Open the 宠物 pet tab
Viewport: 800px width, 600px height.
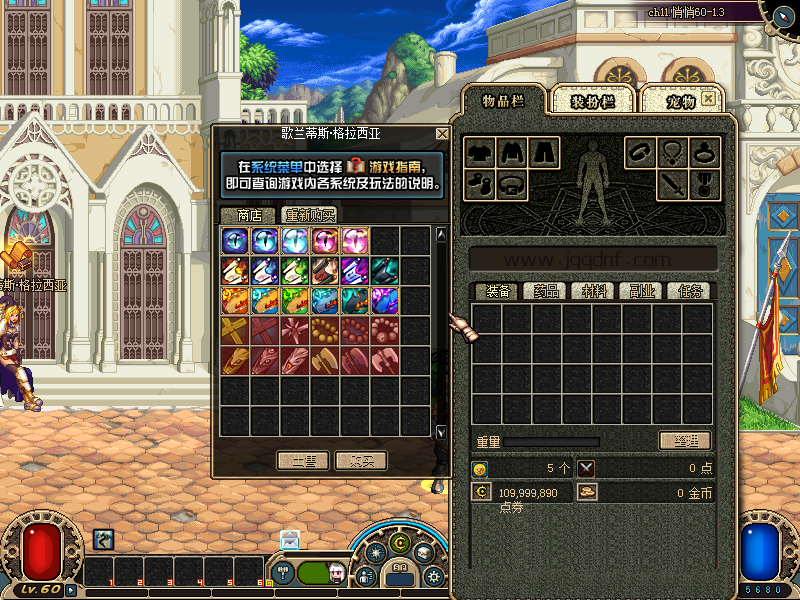(680, 101)
